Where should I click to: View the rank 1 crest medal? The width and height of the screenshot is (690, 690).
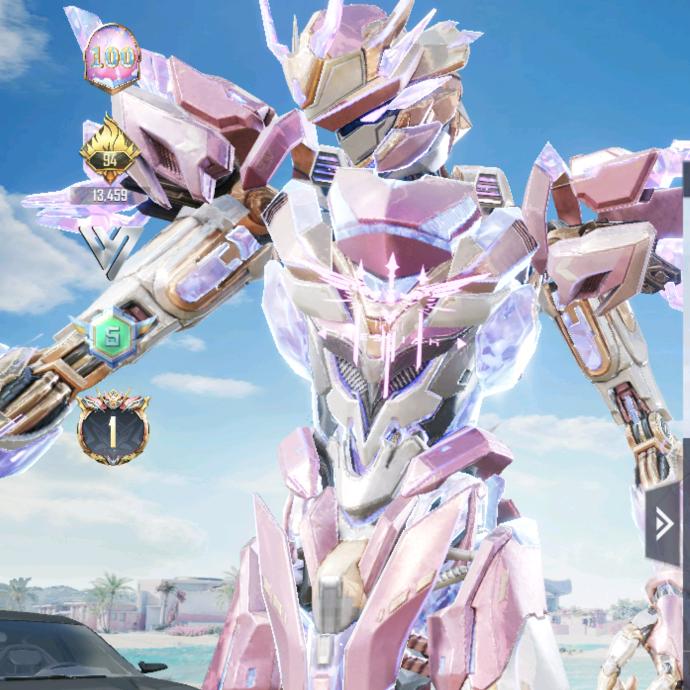pyautogui.click(x=113, y=428)
